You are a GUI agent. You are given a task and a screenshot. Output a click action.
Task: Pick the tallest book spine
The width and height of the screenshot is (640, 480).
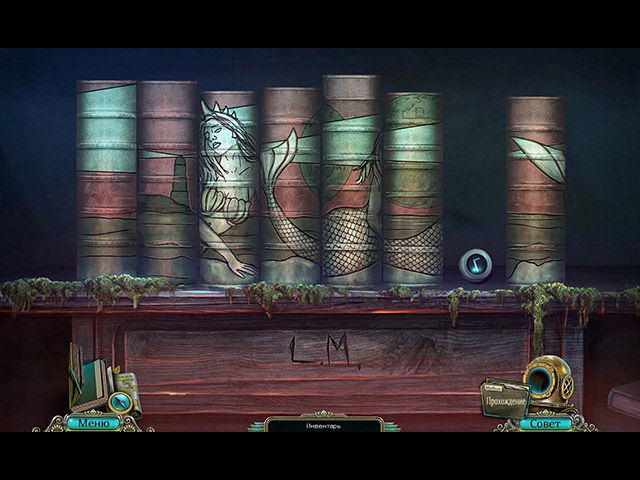click(x=350, y=180)
